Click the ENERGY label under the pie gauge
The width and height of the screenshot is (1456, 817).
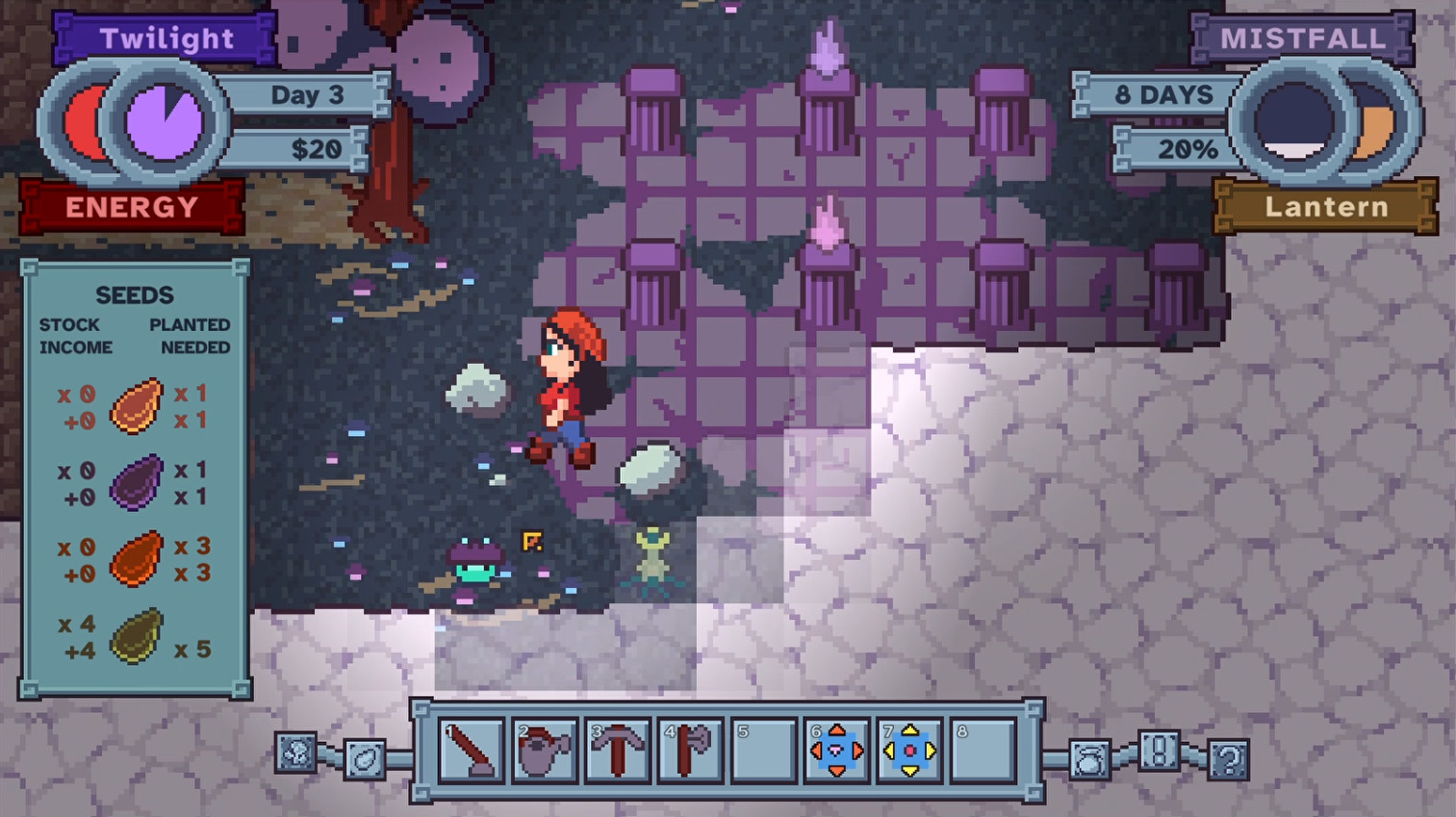pos(131,206)
